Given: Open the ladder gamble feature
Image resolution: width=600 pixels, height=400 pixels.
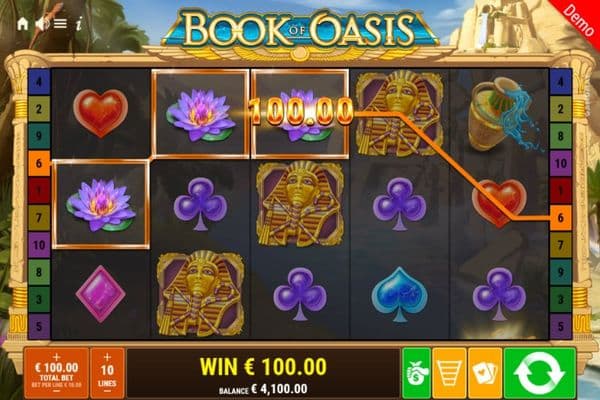Looking at the screenshot, I should [449, 373].
